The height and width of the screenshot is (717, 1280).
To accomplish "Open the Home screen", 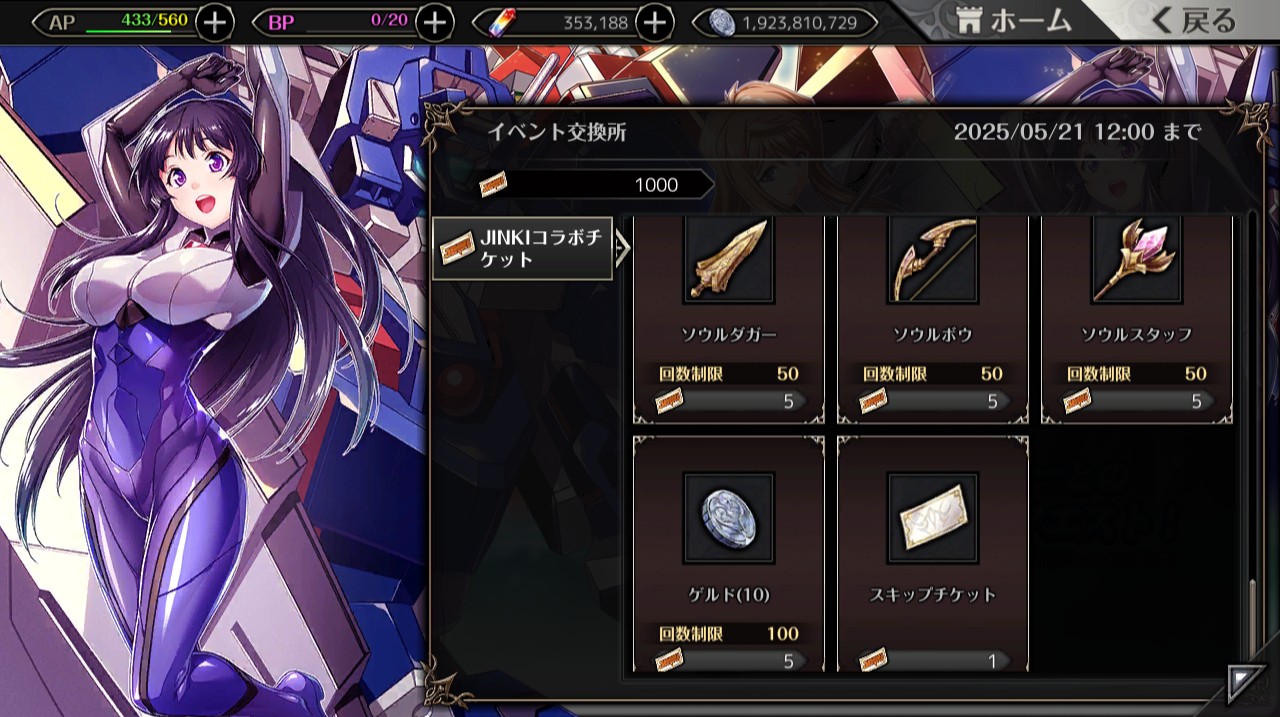I will click(1013, 20).
